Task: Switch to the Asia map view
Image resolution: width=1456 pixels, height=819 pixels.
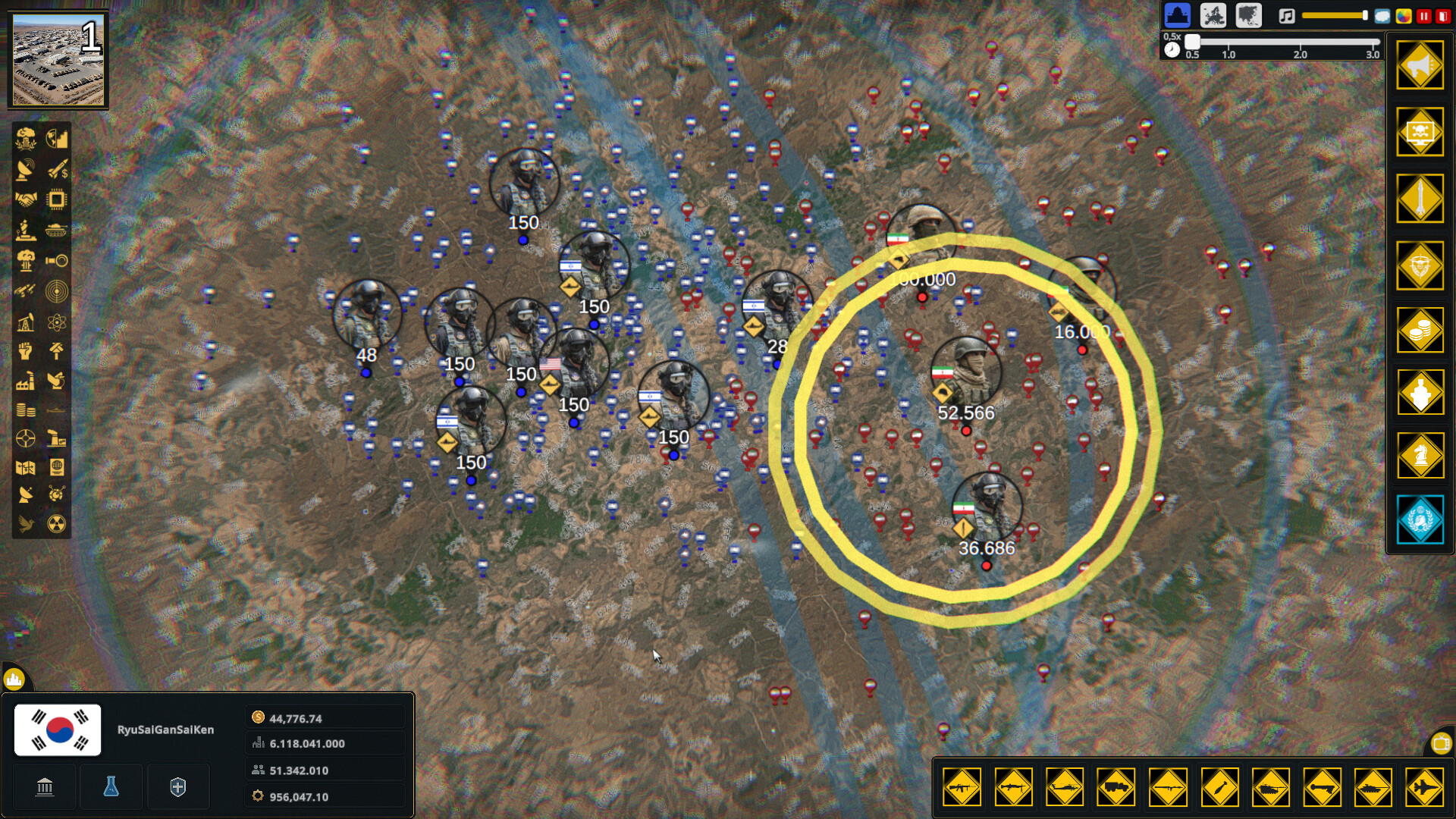Action: click(x=1249, y=15)
